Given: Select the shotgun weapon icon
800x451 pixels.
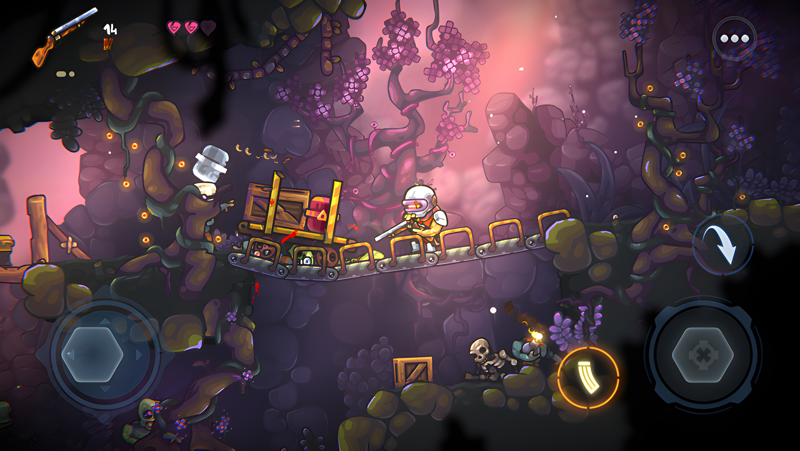Looking at the screenshot, I should click(x=64, y=38).
